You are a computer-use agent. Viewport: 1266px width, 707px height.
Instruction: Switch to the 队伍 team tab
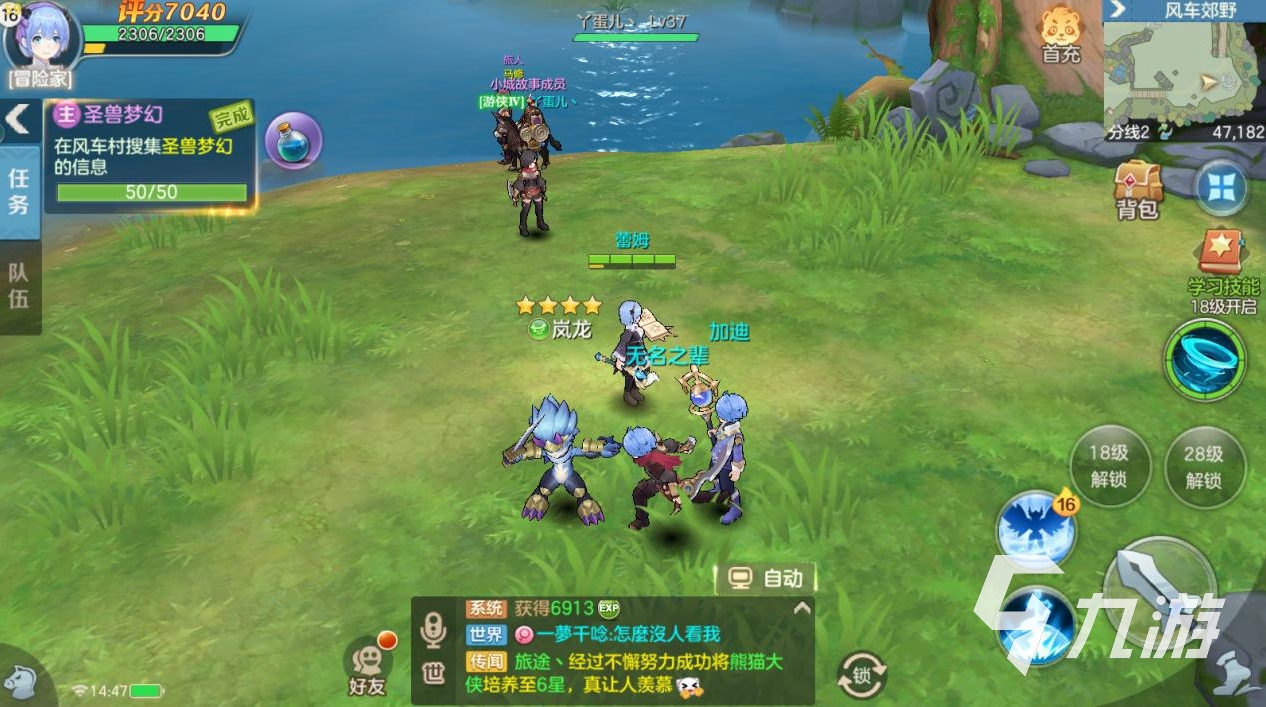[x=19, y=285]
